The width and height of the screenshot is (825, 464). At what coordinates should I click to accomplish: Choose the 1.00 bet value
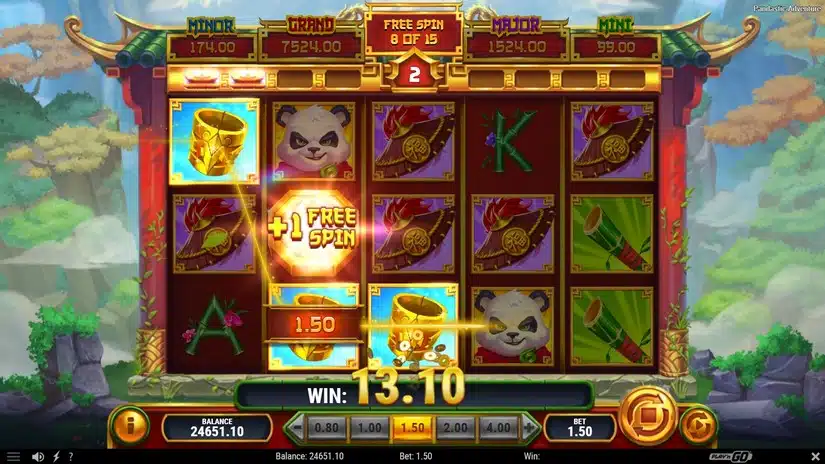367,428
